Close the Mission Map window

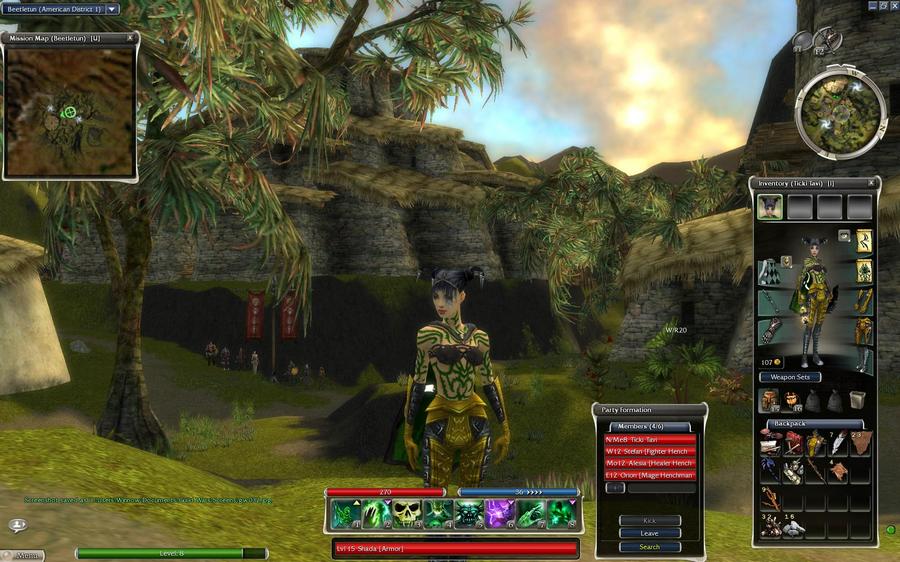tap(130, 38)
